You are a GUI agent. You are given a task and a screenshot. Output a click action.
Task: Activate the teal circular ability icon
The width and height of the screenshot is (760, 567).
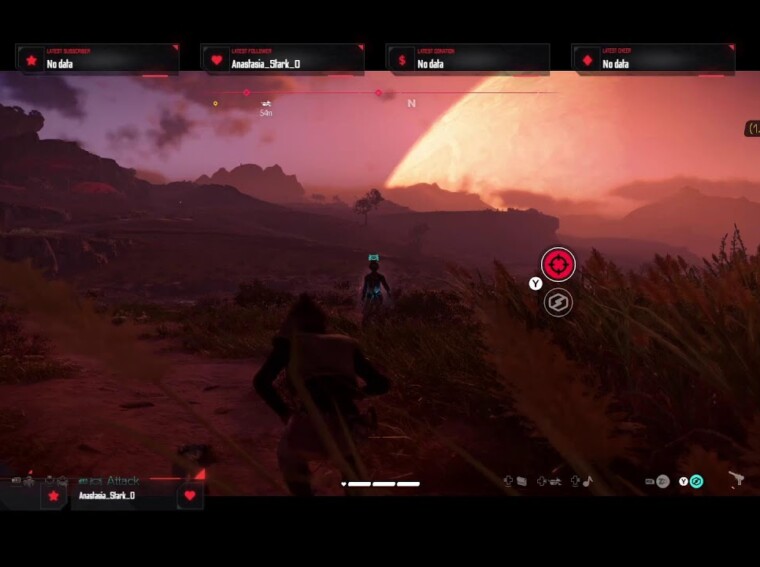click(x=697, y=481)
